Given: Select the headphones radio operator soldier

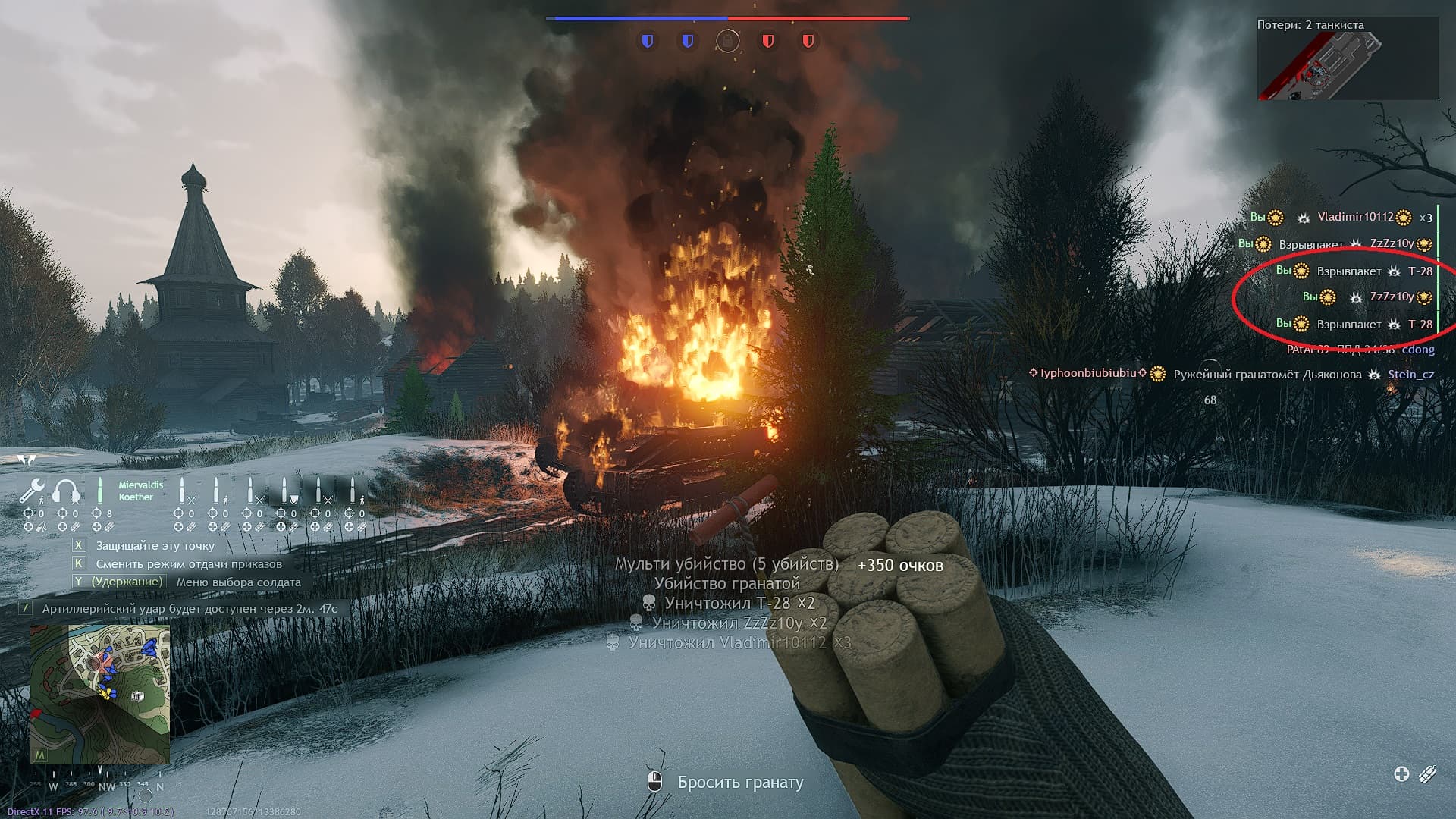Looking at the screenshot, I should [x=67, y=491].
